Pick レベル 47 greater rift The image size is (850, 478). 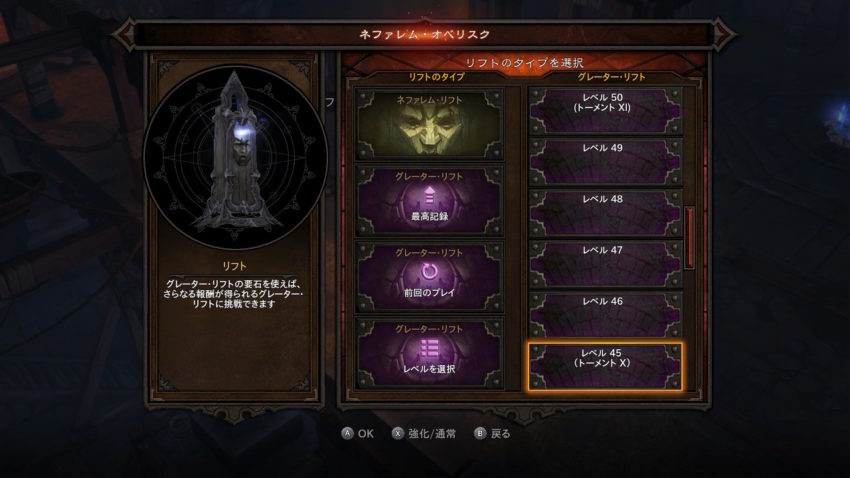pyautogui.click(x=604, y=263)
